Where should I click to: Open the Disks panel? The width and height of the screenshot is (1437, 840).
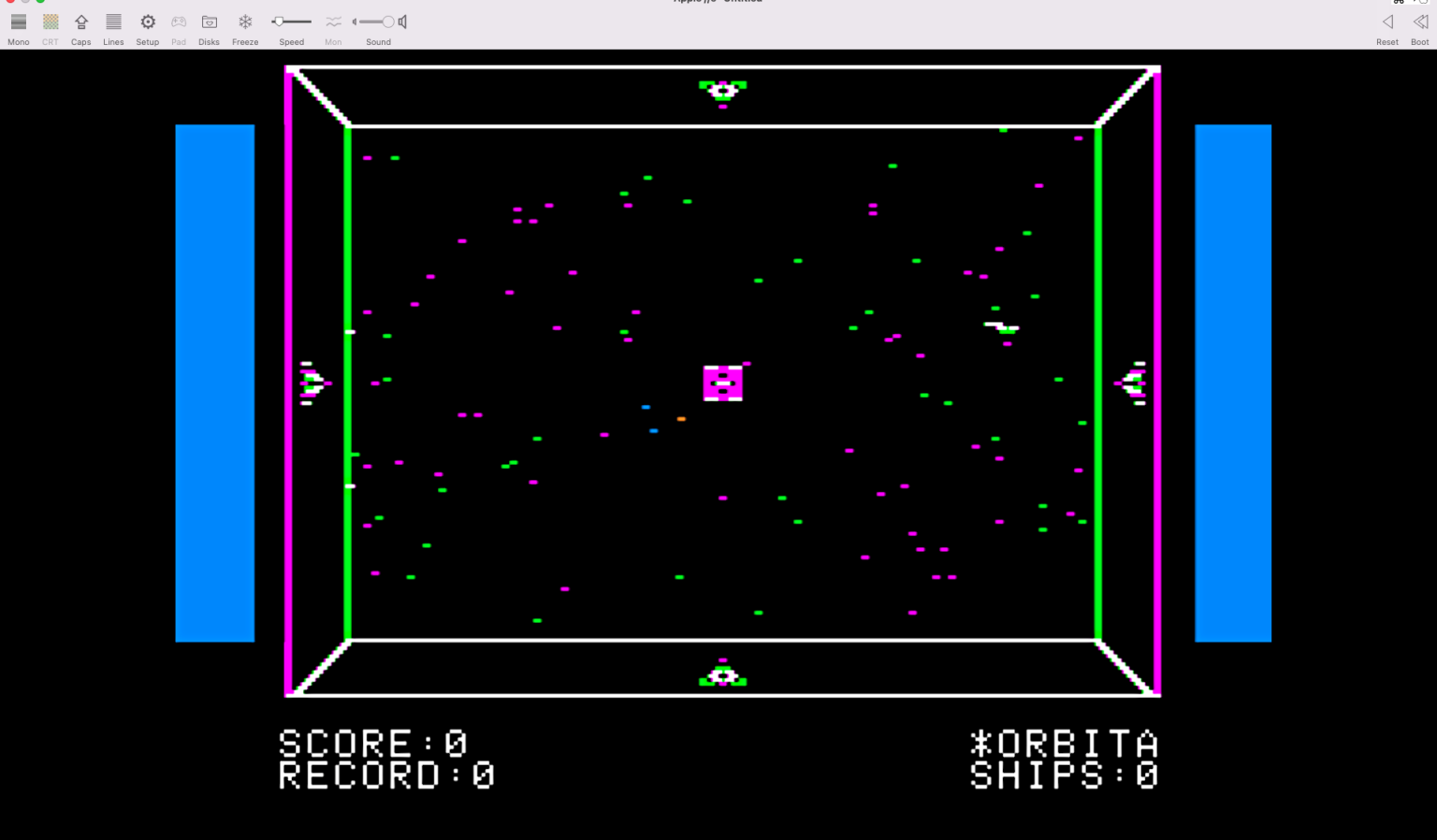(x=209, y=22)
